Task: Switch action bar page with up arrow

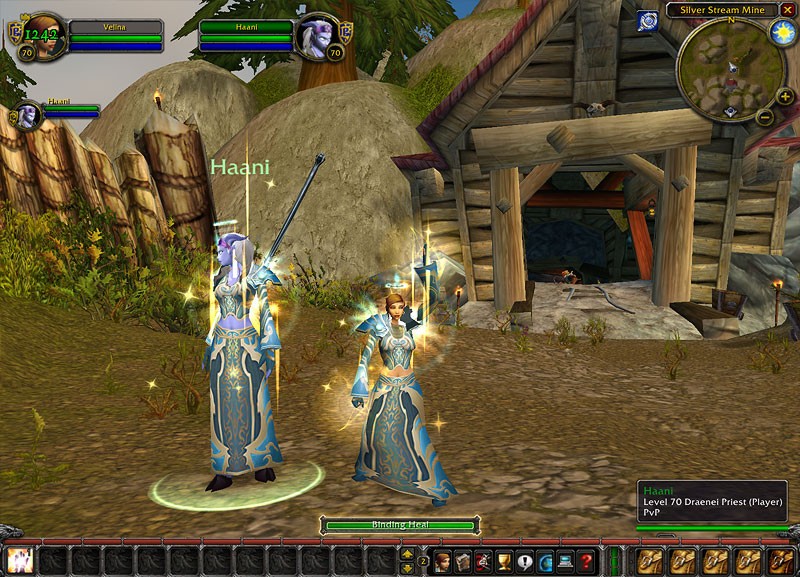Action: click(408, 553)
